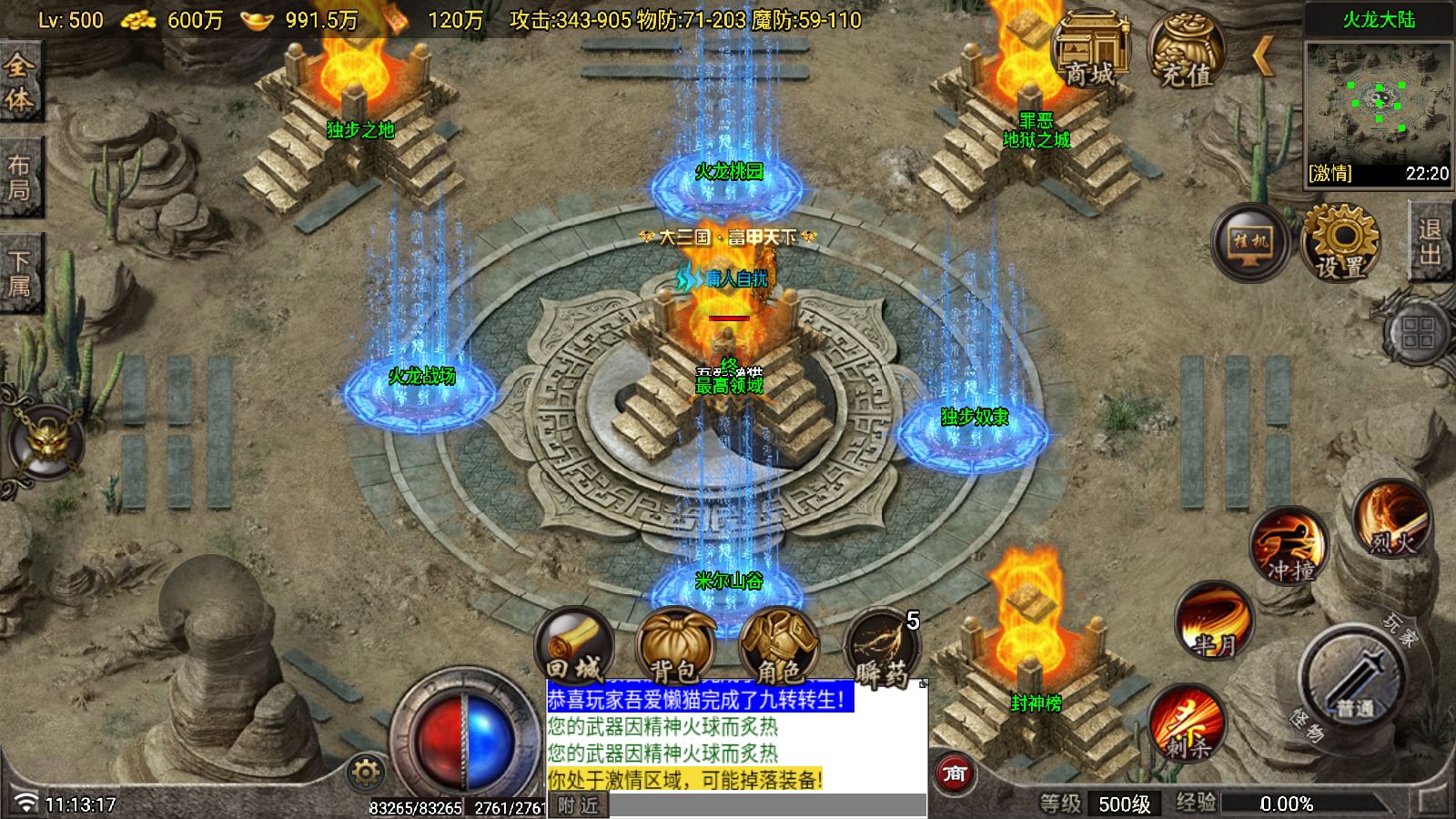
Task: Select the 下属 tab
Action: (19, 273)
